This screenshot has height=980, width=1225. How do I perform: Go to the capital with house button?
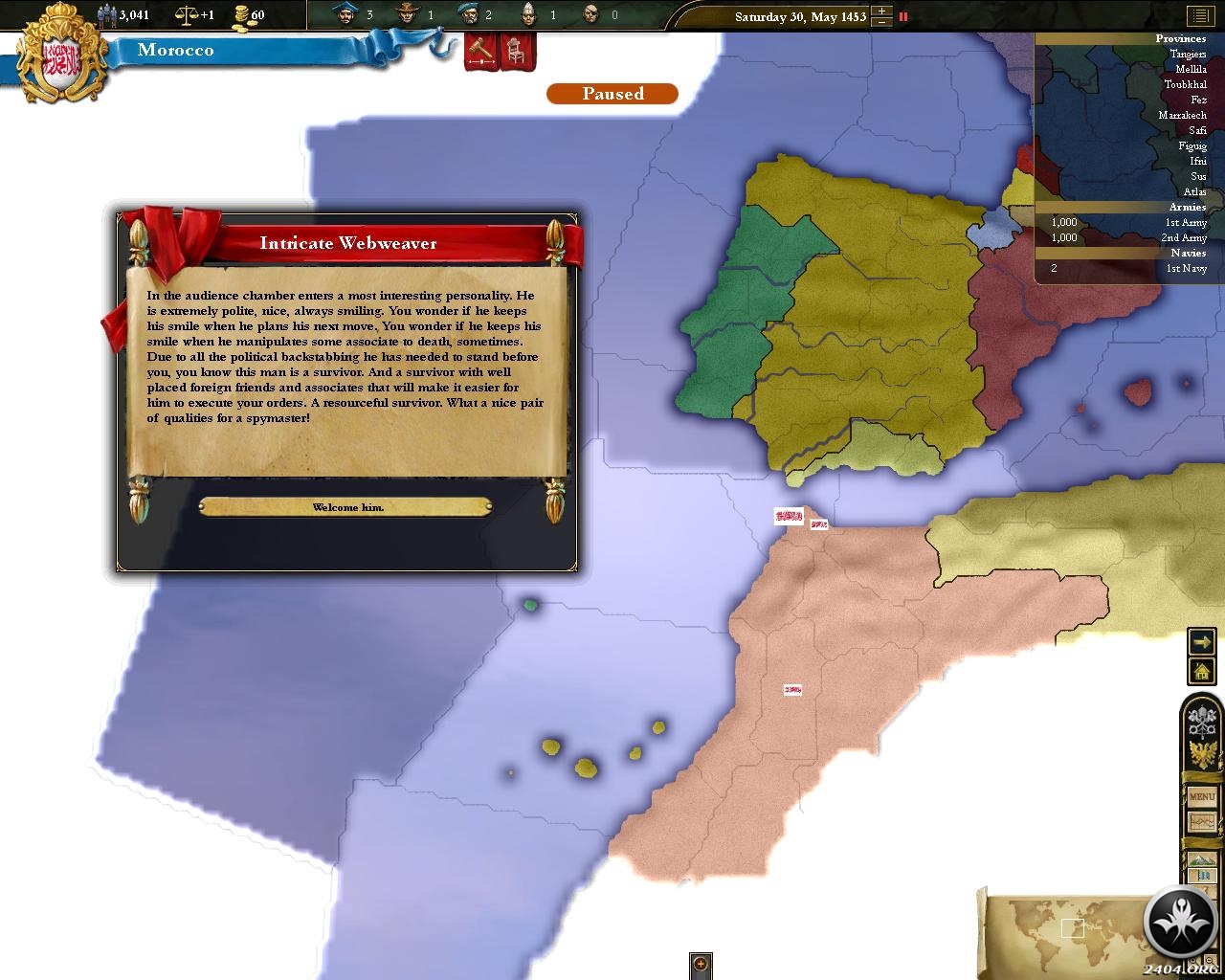click(x=1201, y=671)
